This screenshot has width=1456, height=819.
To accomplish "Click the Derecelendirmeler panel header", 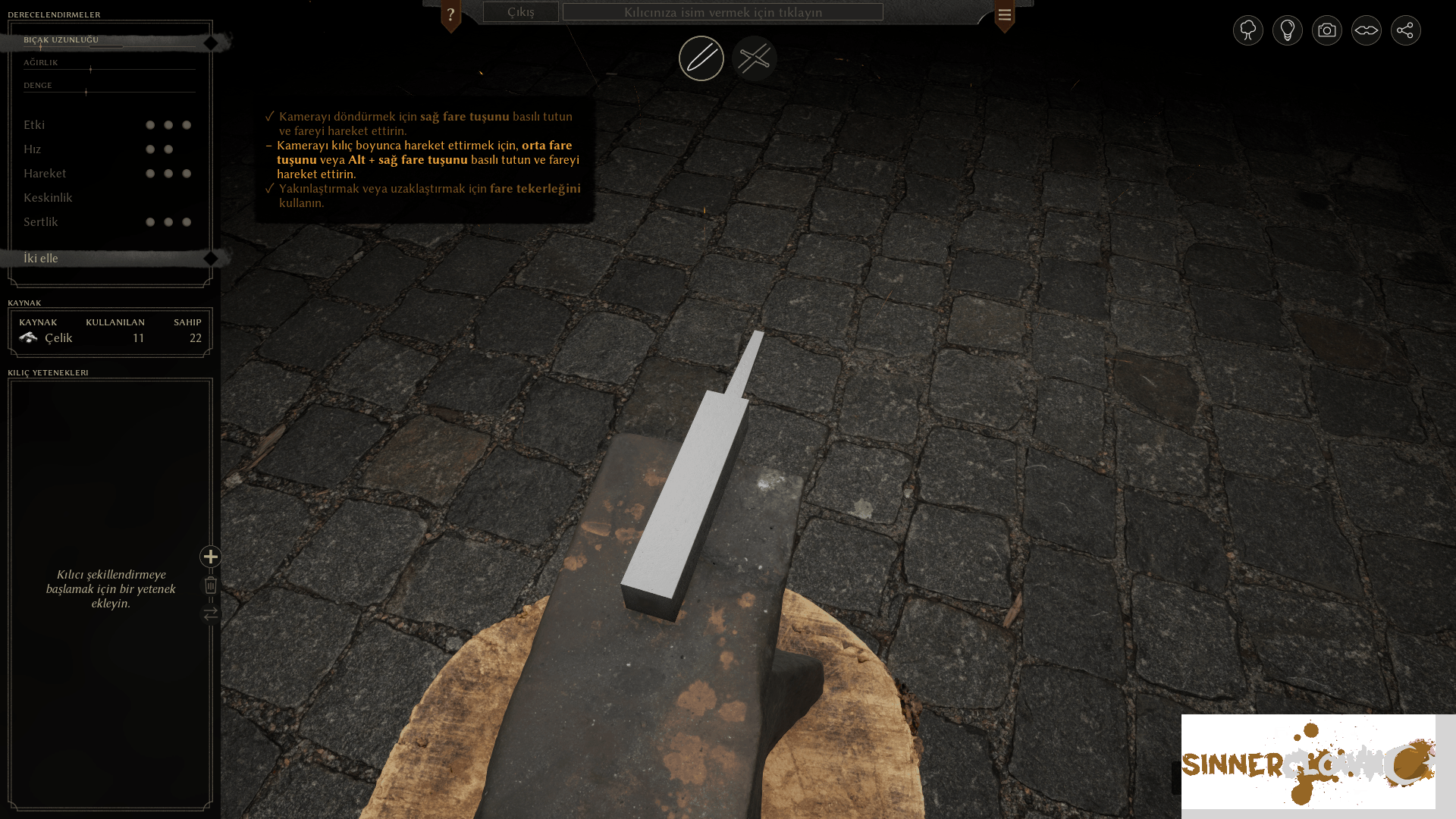I will [x=53, y=14].
